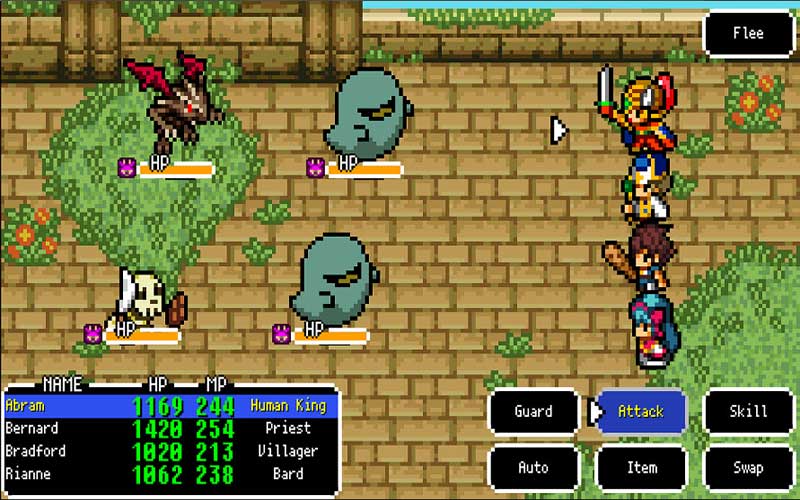
Task: Open the Item menu
Action: (641, 467)
